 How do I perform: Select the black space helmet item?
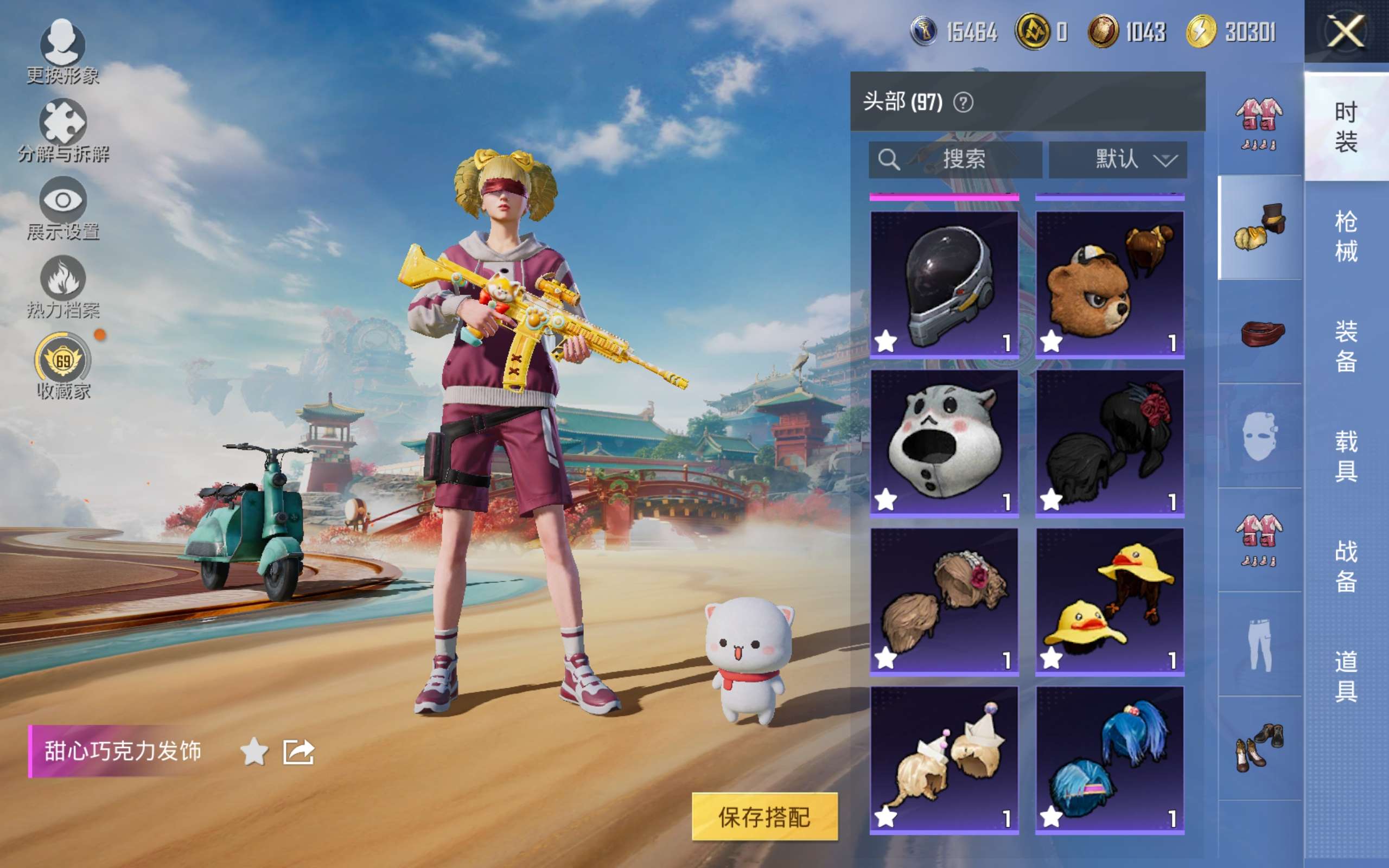click(944, 284)
